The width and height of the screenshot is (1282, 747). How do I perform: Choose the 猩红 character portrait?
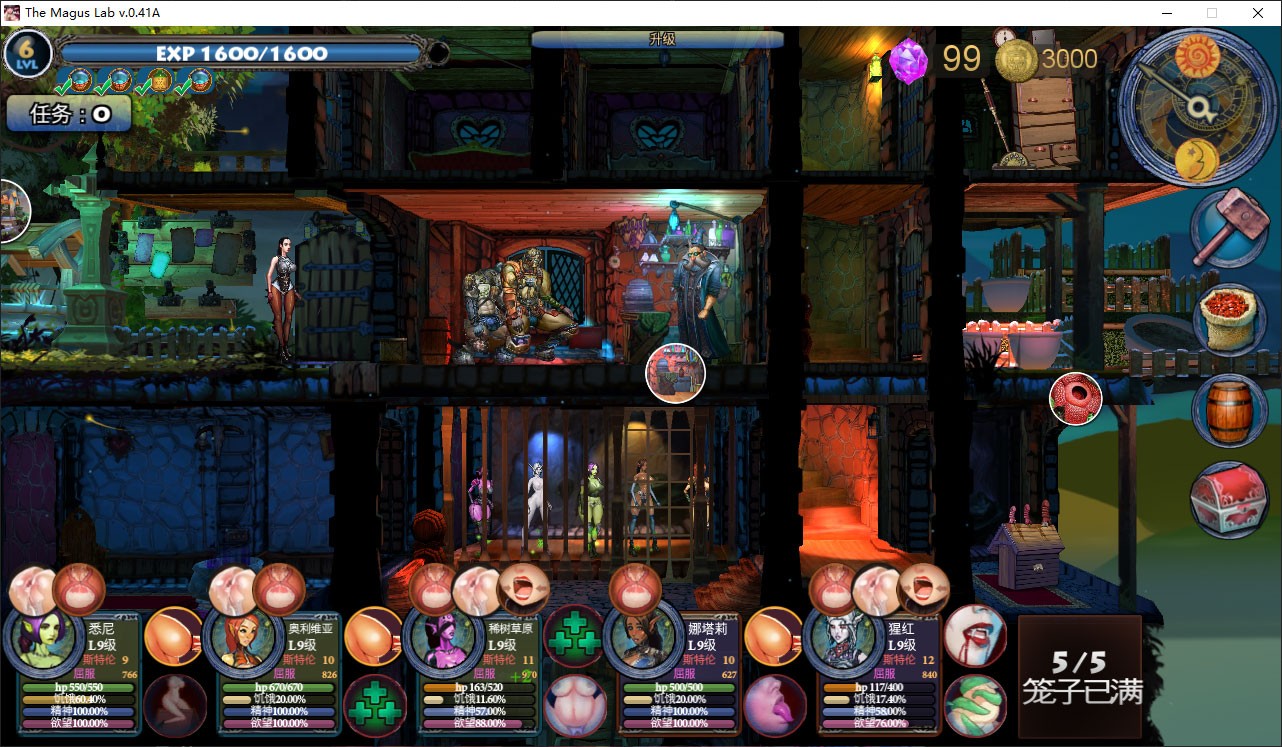[x=844, y=641]
